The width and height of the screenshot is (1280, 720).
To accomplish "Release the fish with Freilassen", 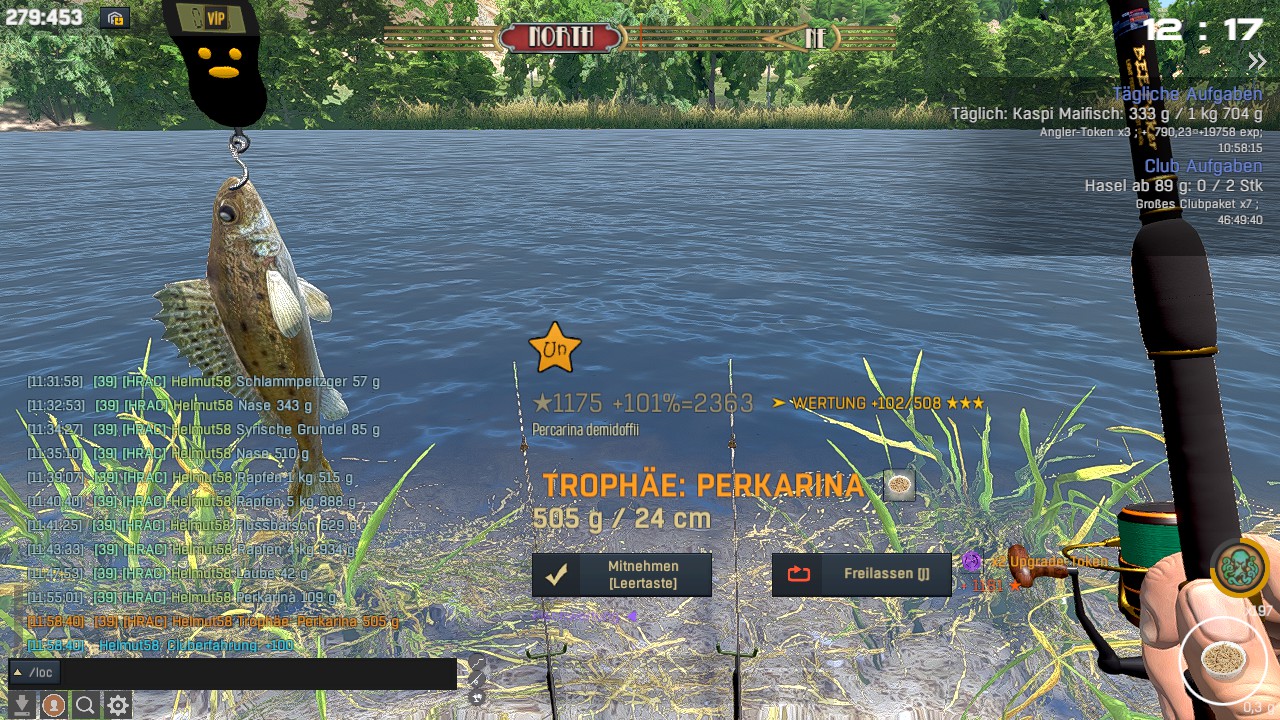I will pos(861,575).
